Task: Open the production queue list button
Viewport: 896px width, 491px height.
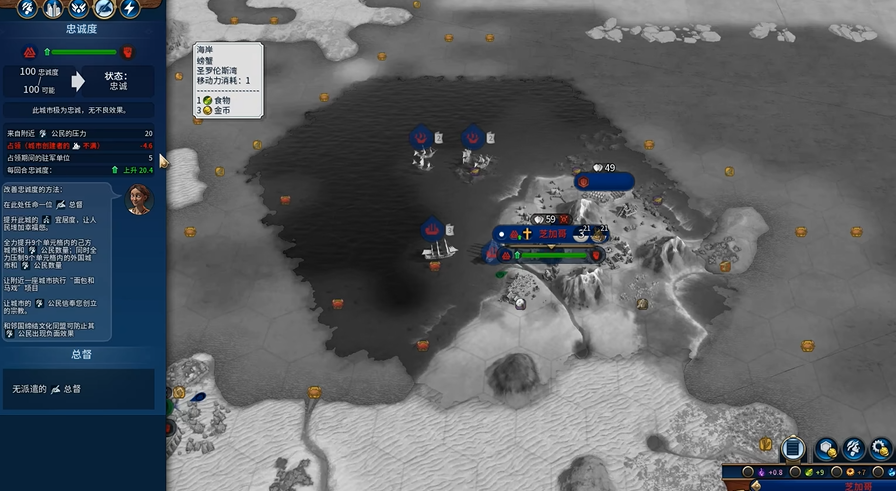Action: (x=794, y=449)
